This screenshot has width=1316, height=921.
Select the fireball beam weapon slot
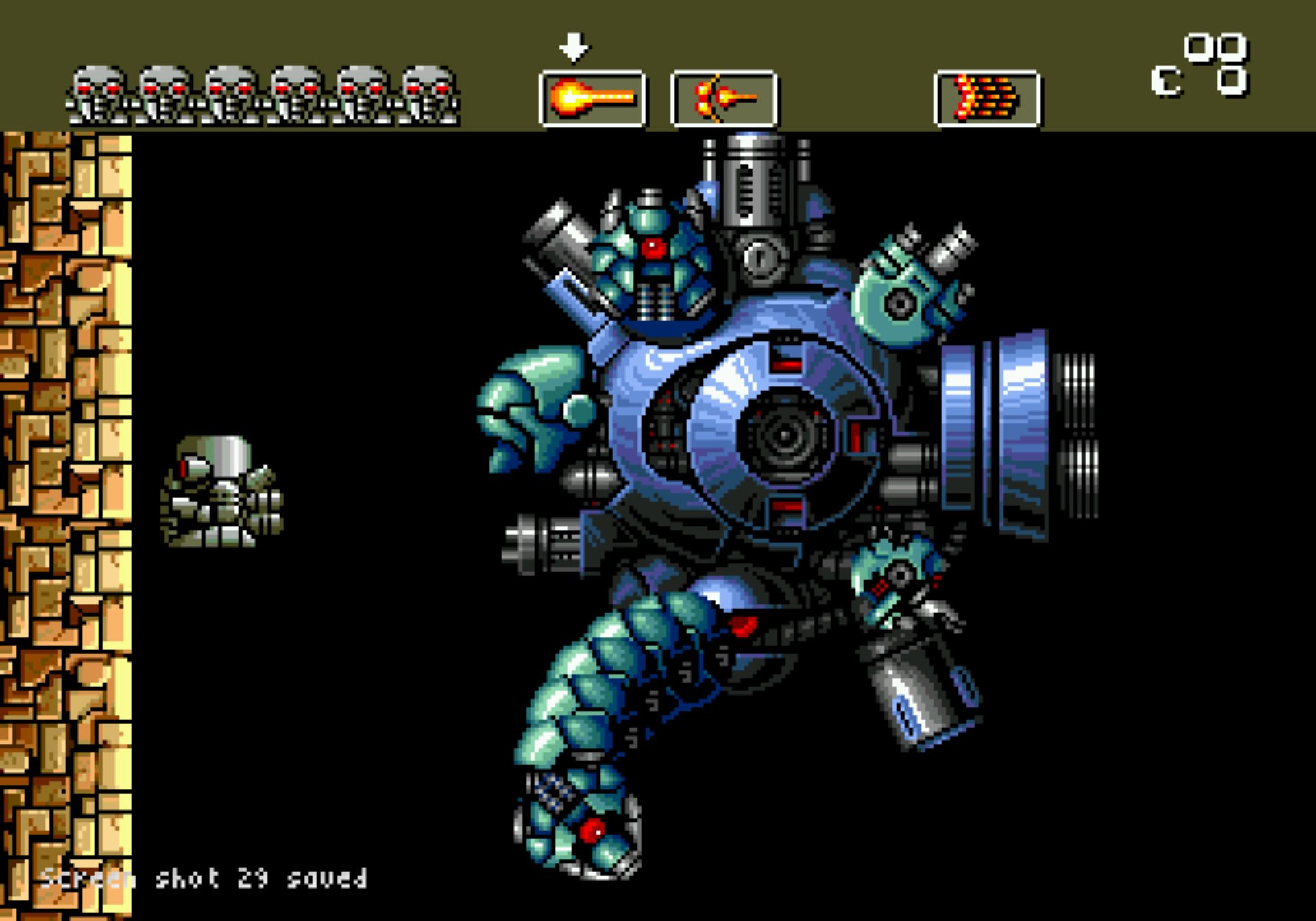592,99
